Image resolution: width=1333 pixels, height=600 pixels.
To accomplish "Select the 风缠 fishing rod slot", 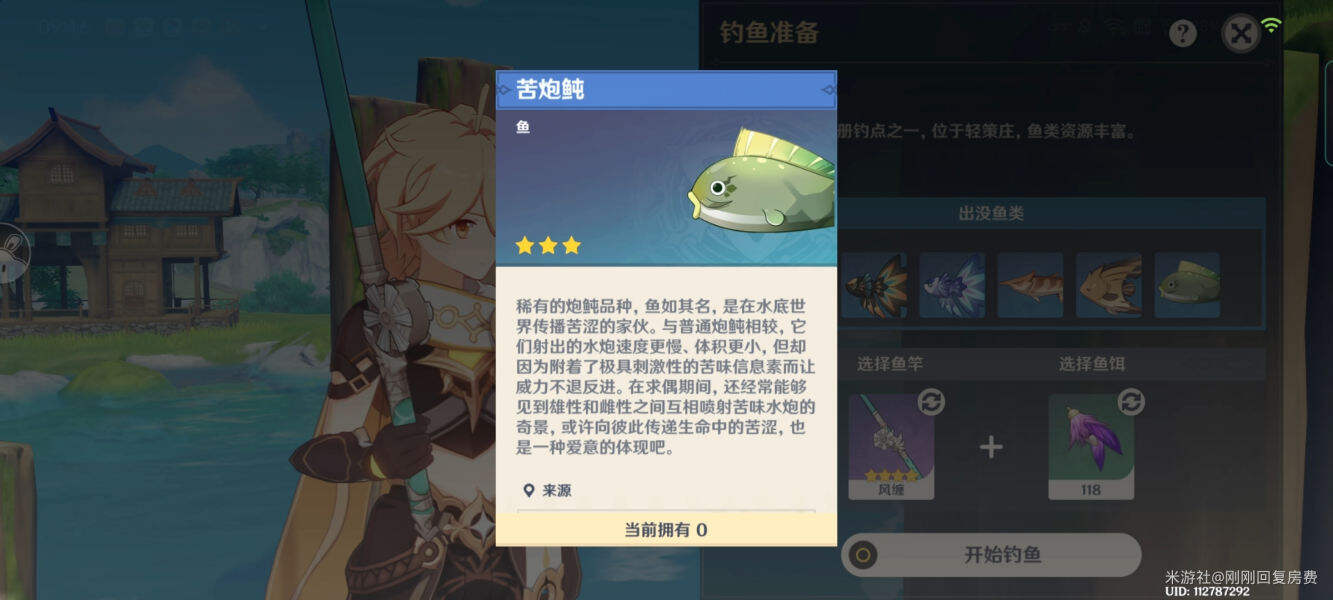I will (891, 446).
